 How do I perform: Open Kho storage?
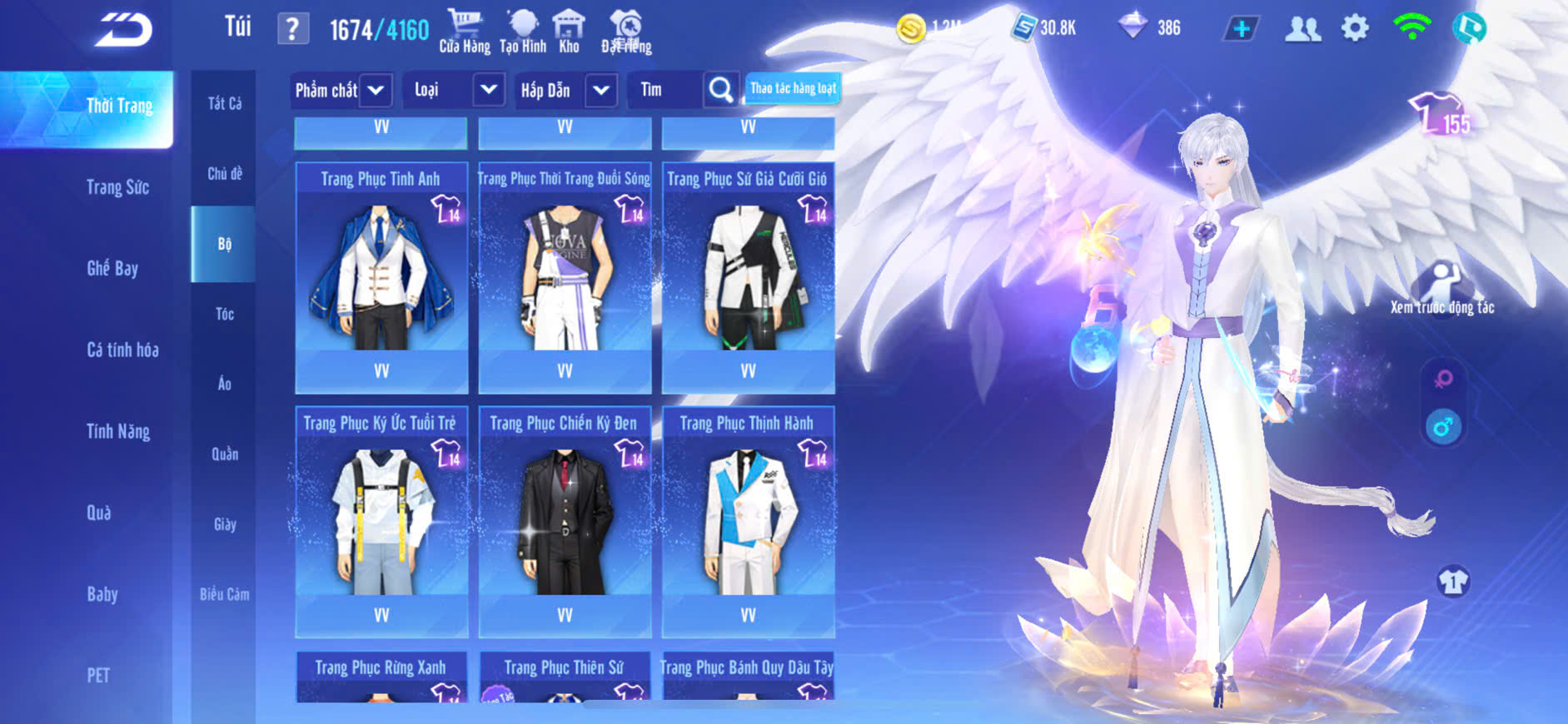(x=569, y=32)
